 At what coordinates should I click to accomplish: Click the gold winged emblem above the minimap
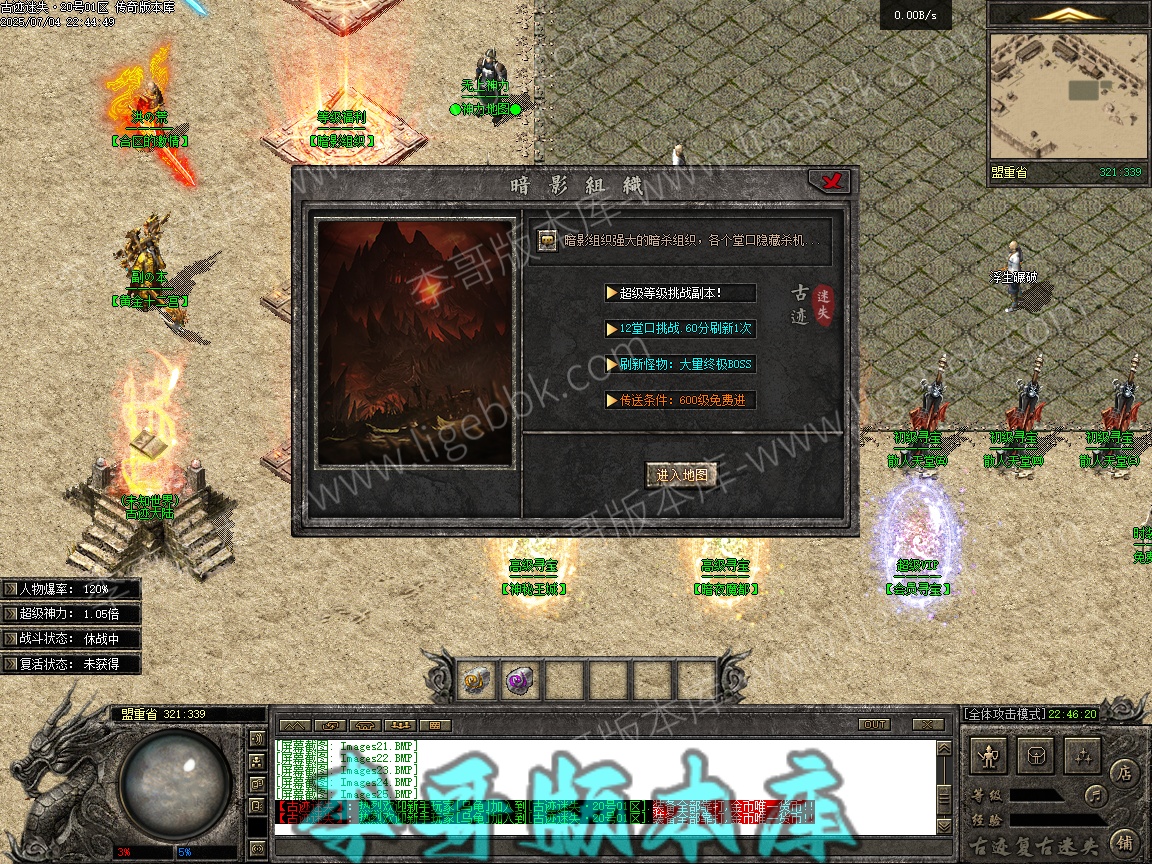tap(1069, 14)
